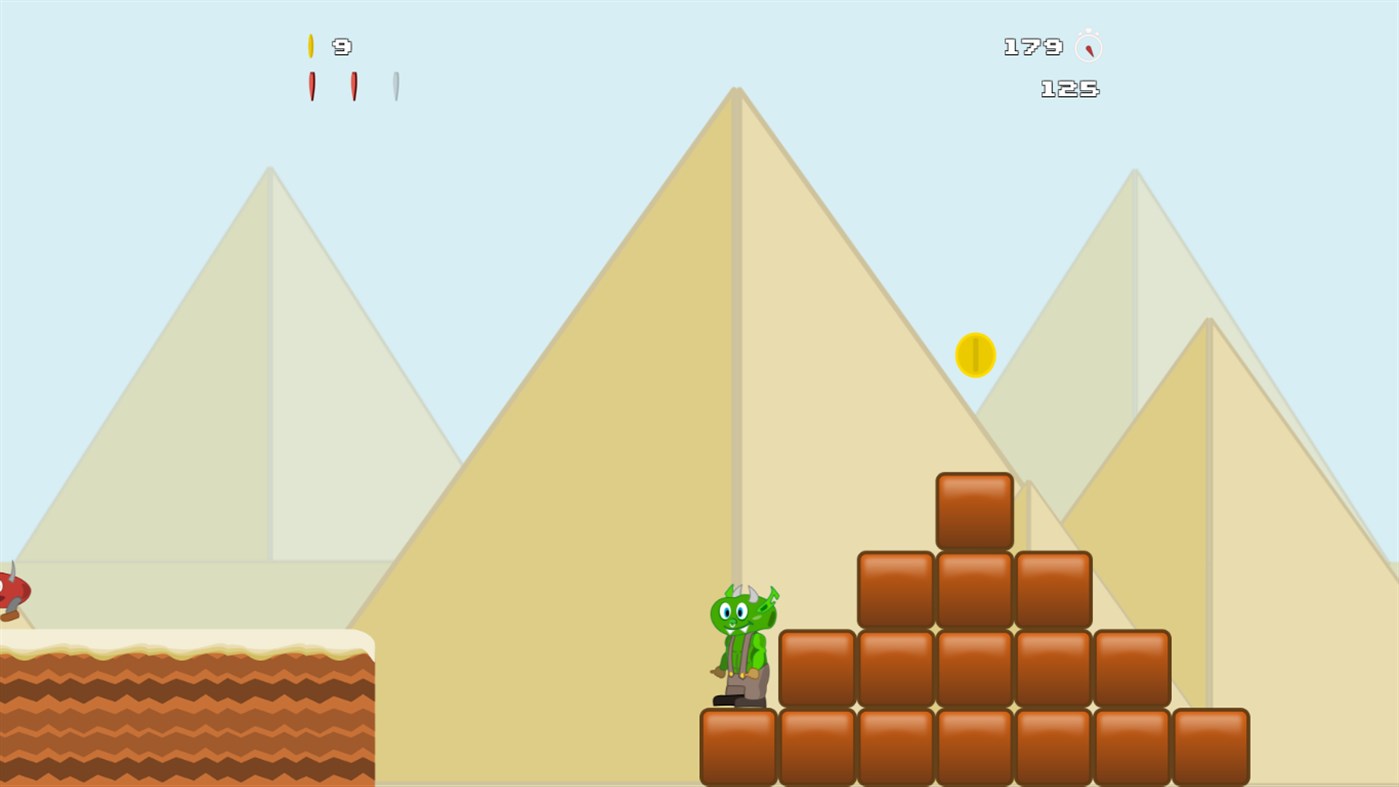Click the floating gold coin above the blocks
The image size is (1399, 787).
click(975, 355)
